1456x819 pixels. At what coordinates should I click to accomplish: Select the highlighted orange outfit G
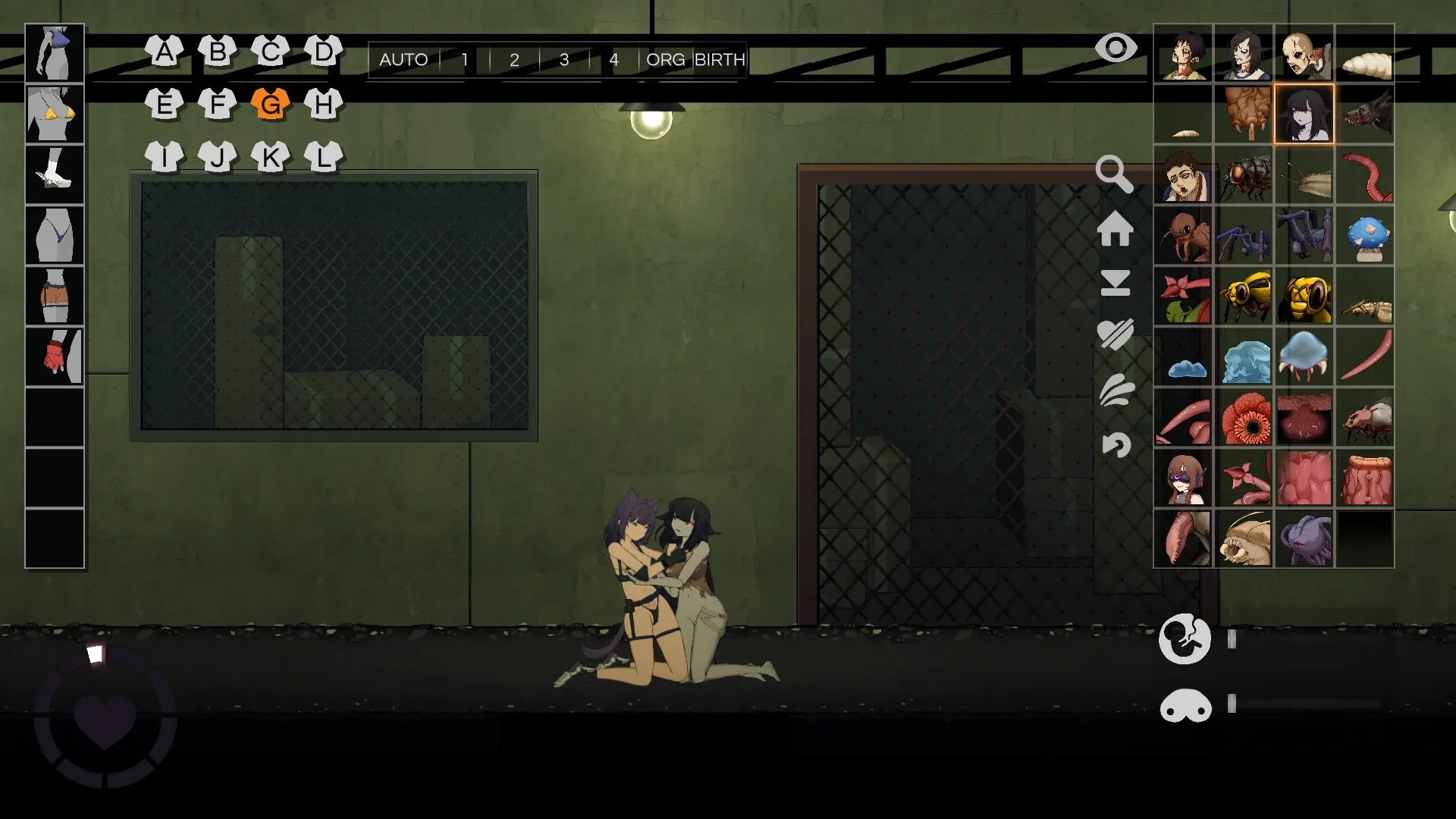[x=270, y=104]
